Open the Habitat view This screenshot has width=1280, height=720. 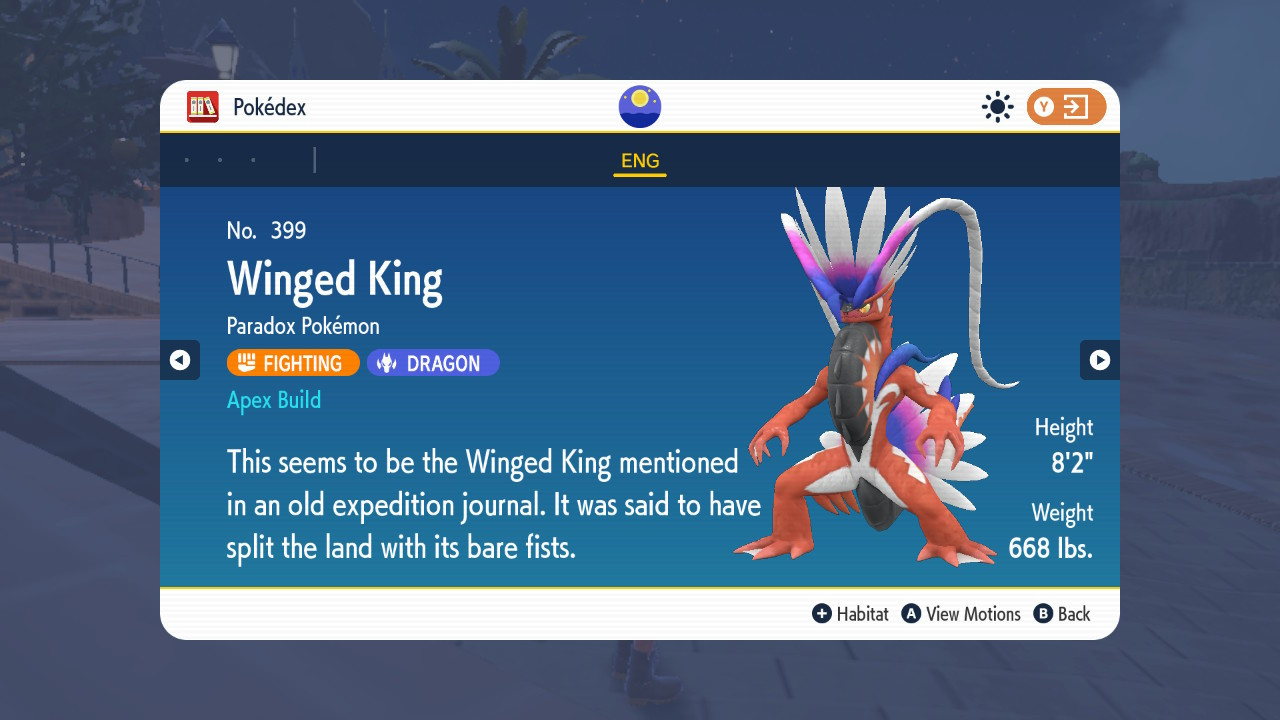(850, 614)
